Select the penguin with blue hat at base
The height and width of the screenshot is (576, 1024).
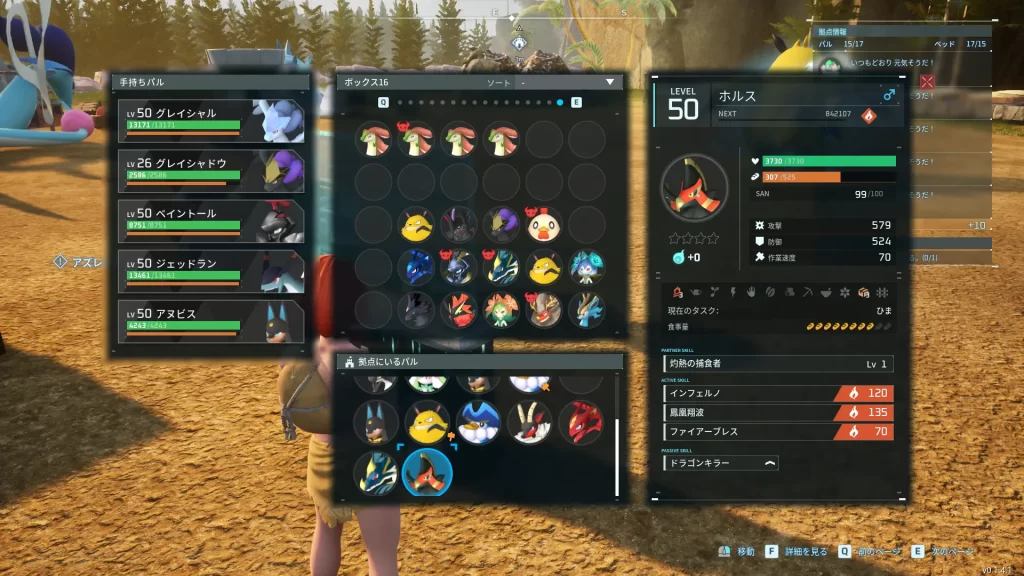[479, 423]
